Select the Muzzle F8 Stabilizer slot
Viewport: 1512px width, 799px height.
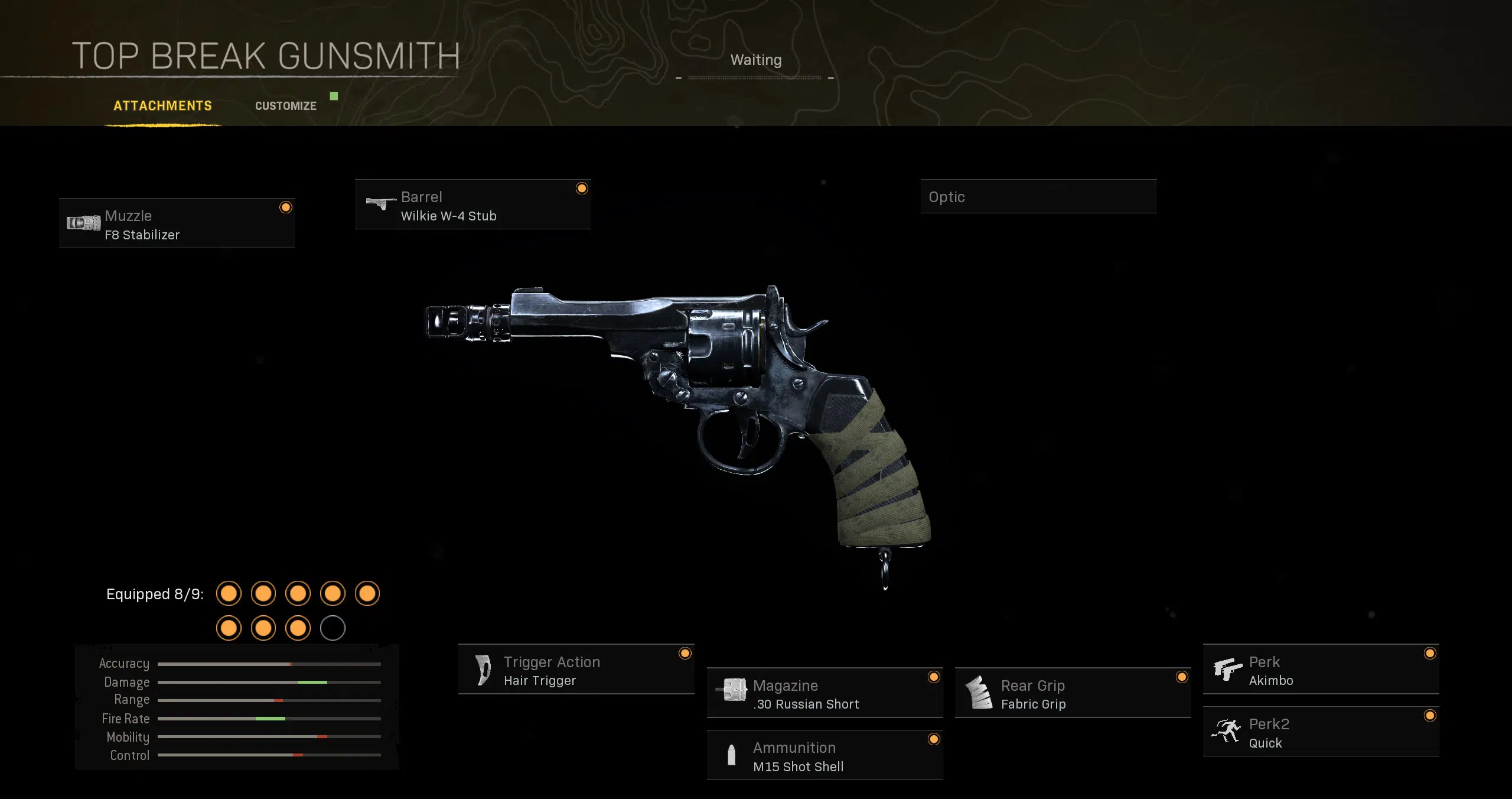[x=177, y=223]
